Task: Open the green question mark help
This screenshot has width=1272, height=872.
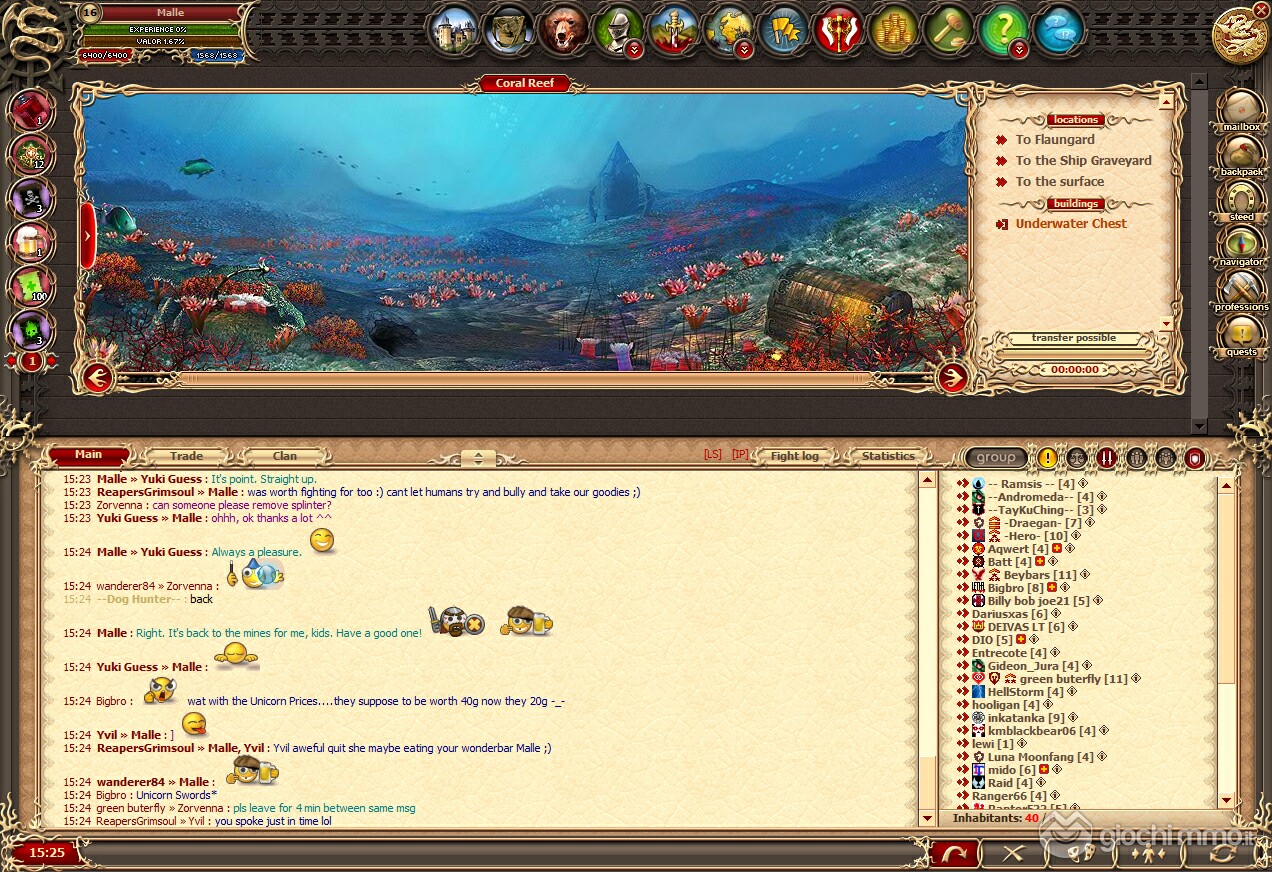Action: (1002, 30)
